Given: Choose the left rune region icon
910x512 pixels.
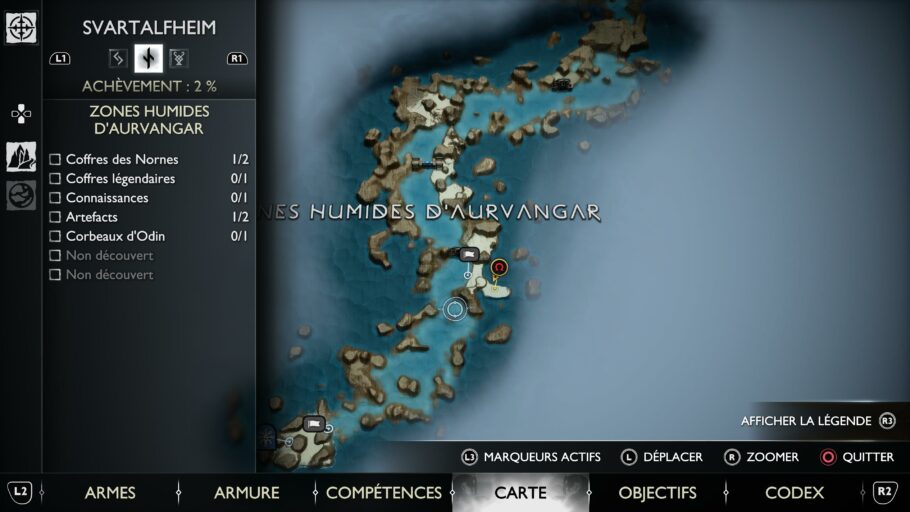Looking at the screenshot, I should pos(117,58).
